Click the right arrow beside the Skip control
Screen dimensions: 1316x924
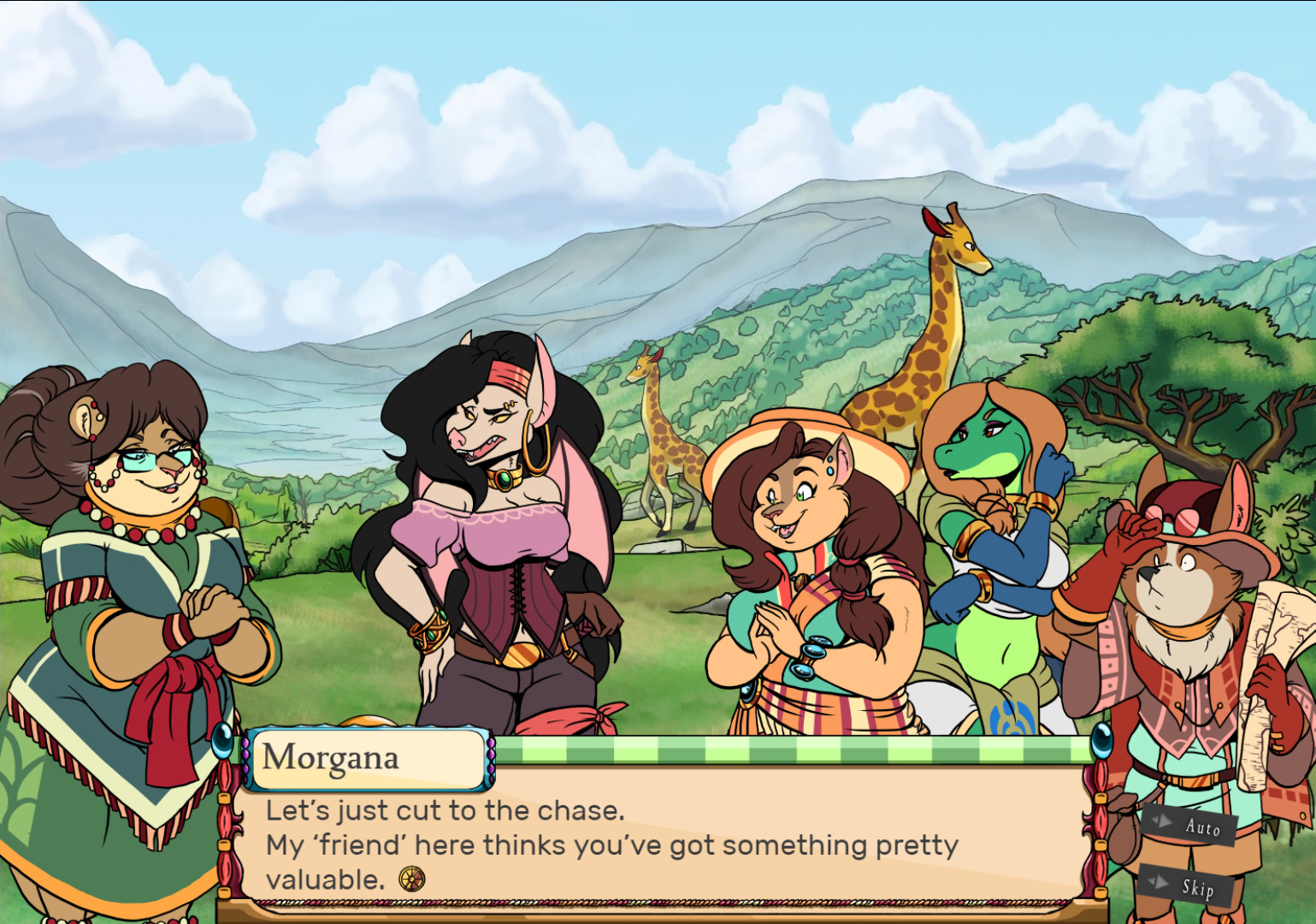click(1162, 883)
